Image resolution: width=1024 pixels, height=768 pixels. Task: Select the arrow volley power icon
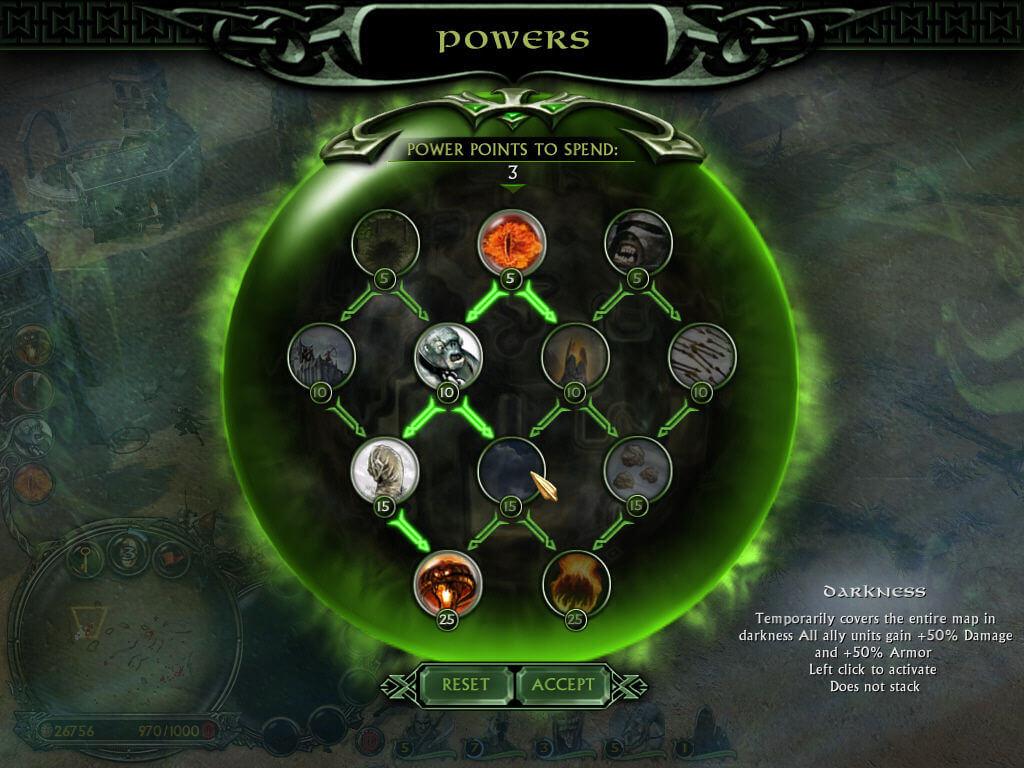pyautogui.click(x=701, y=356)
